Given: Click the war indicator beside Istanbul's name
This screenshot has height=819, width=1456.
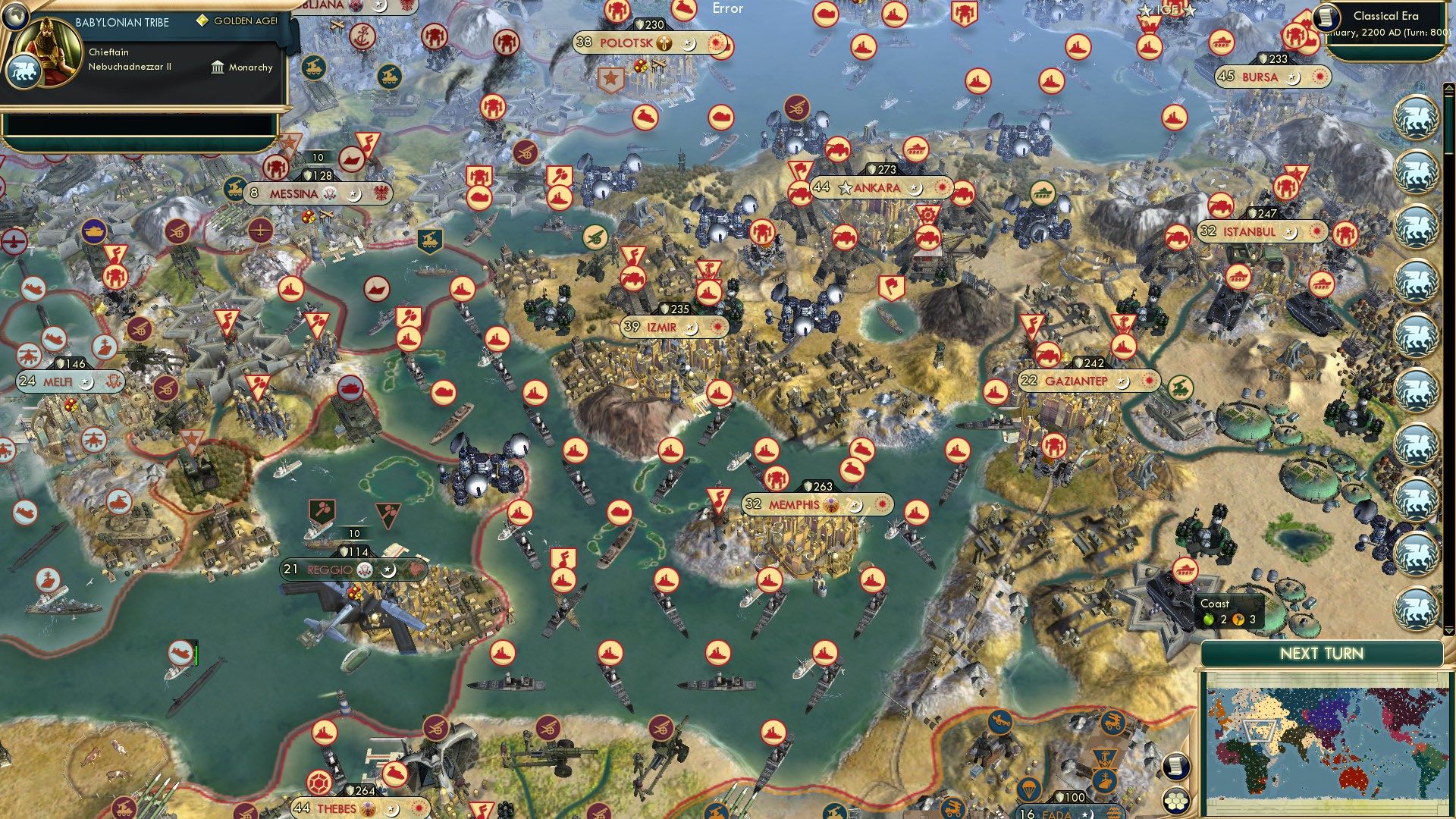Looking at the screenshot, I should click(x=1317, y=232).
